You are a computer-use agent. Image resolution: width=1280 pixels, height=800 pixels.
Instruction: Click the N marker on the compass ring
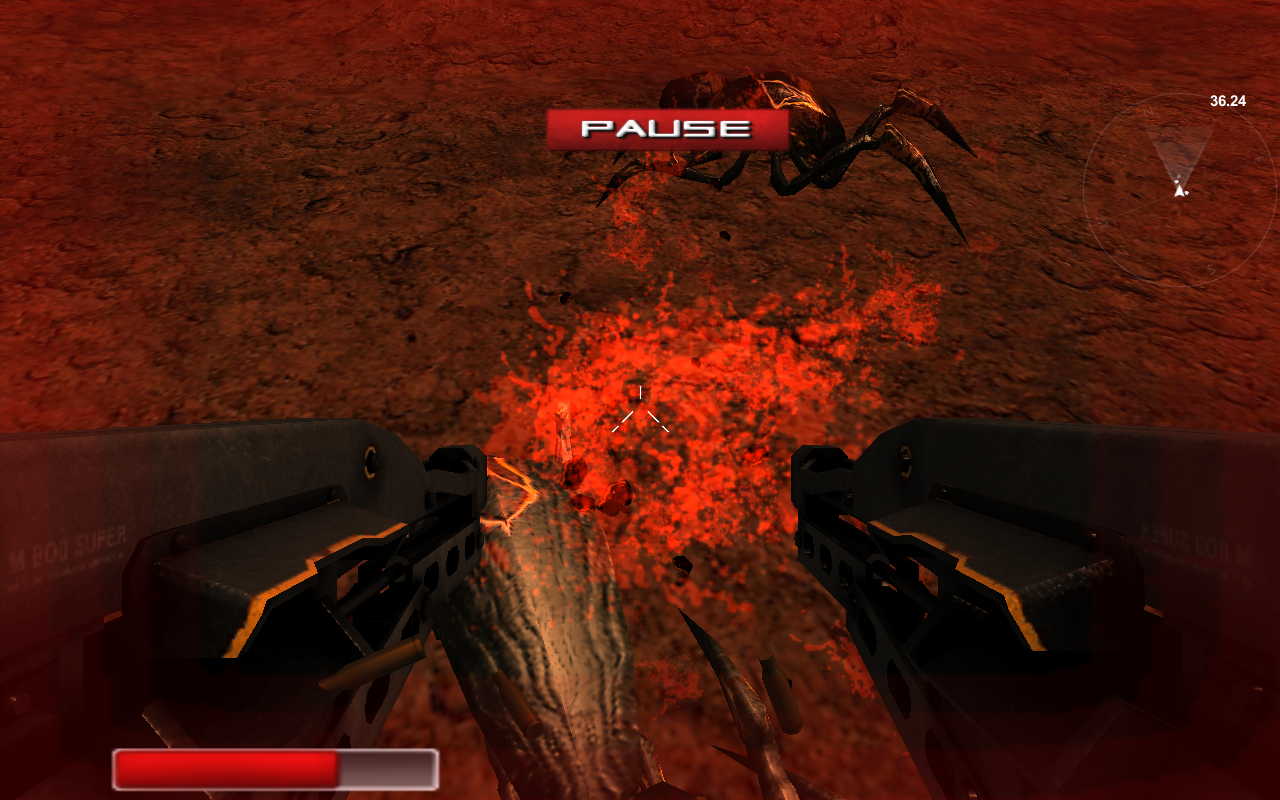point(1149,111)
